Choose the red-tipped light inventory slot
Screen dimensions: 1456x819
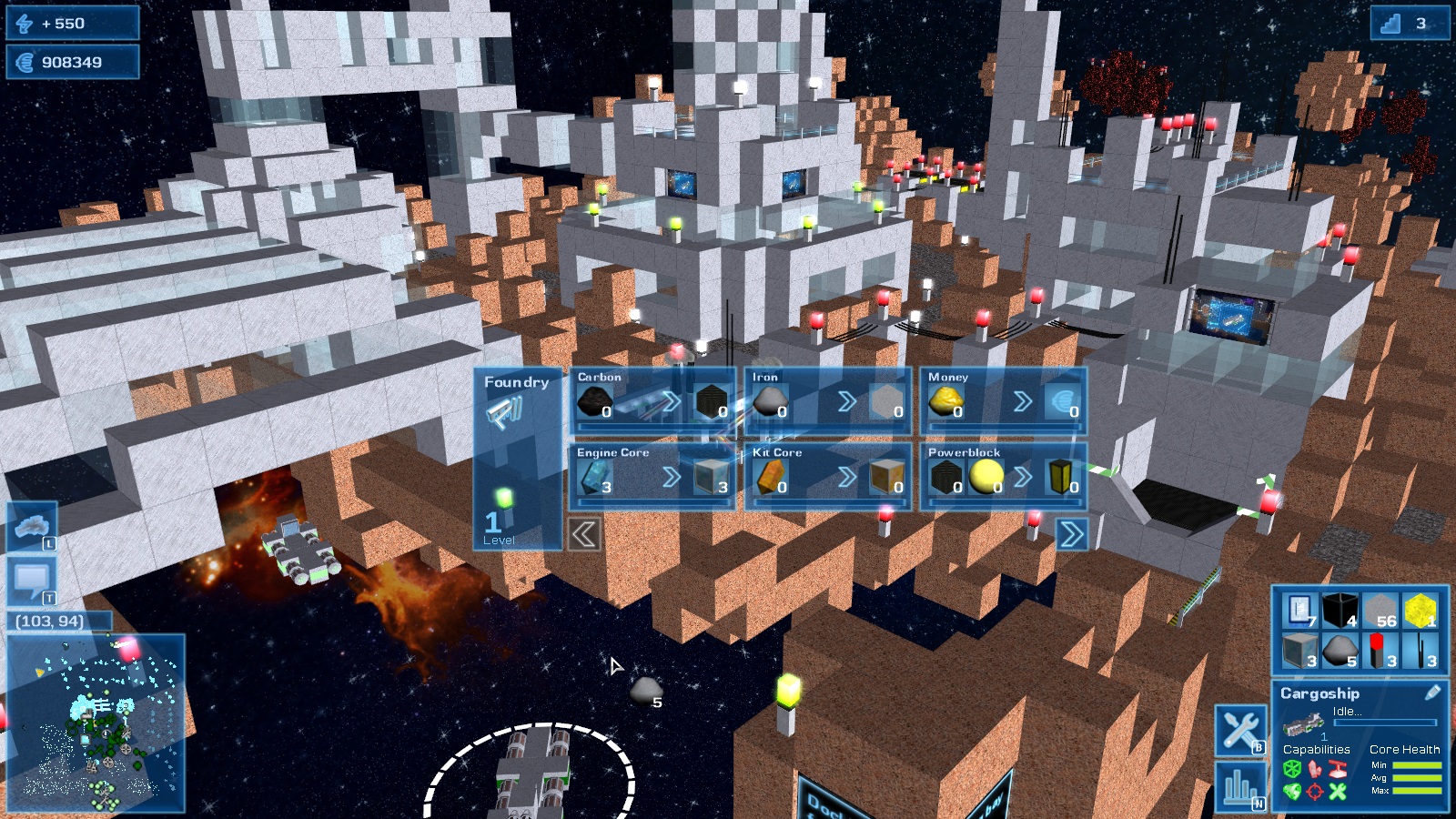pos(1380,651)
